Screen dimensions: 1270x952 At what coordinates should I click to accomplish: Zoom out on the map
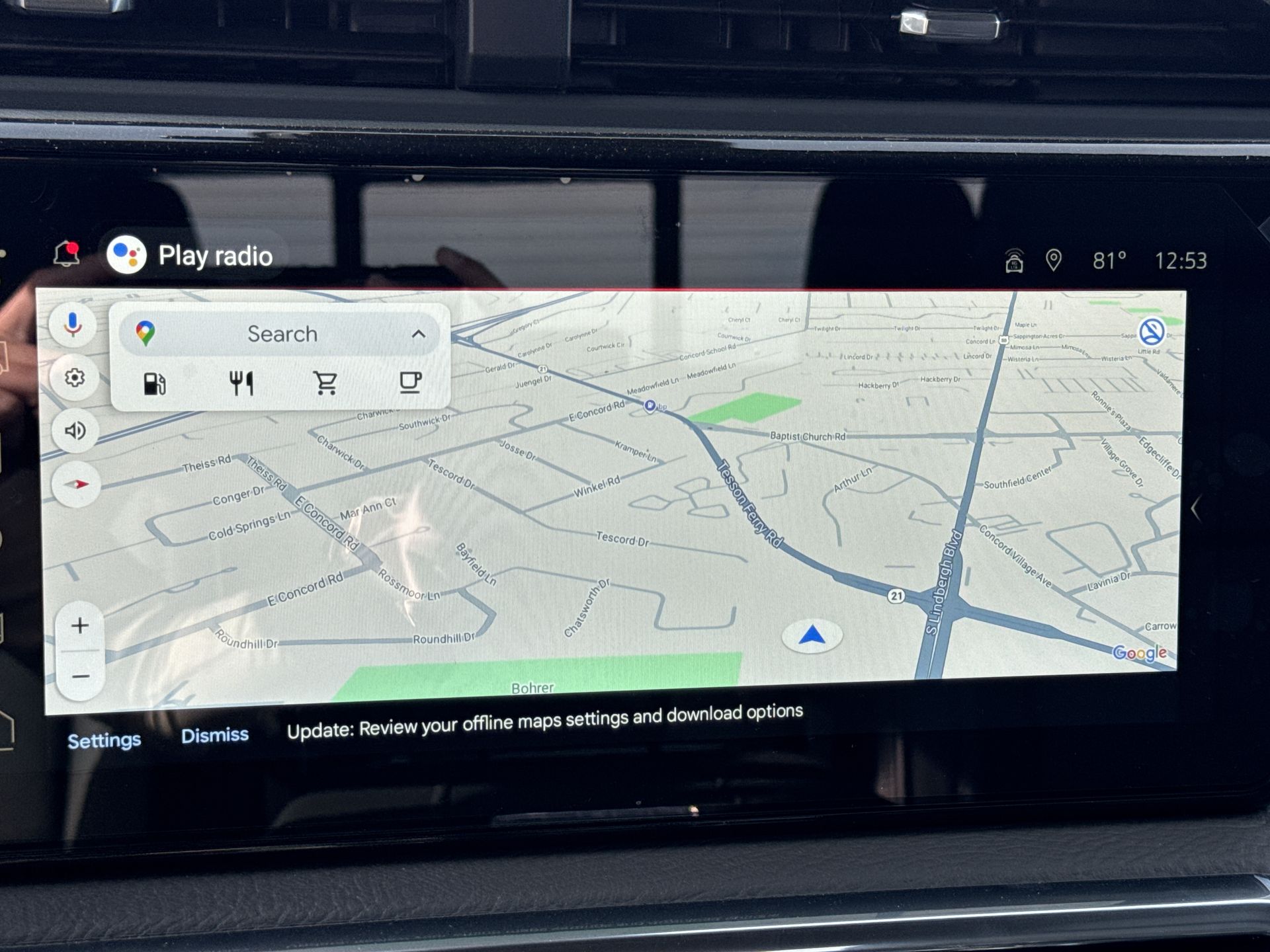pos(81,676)
